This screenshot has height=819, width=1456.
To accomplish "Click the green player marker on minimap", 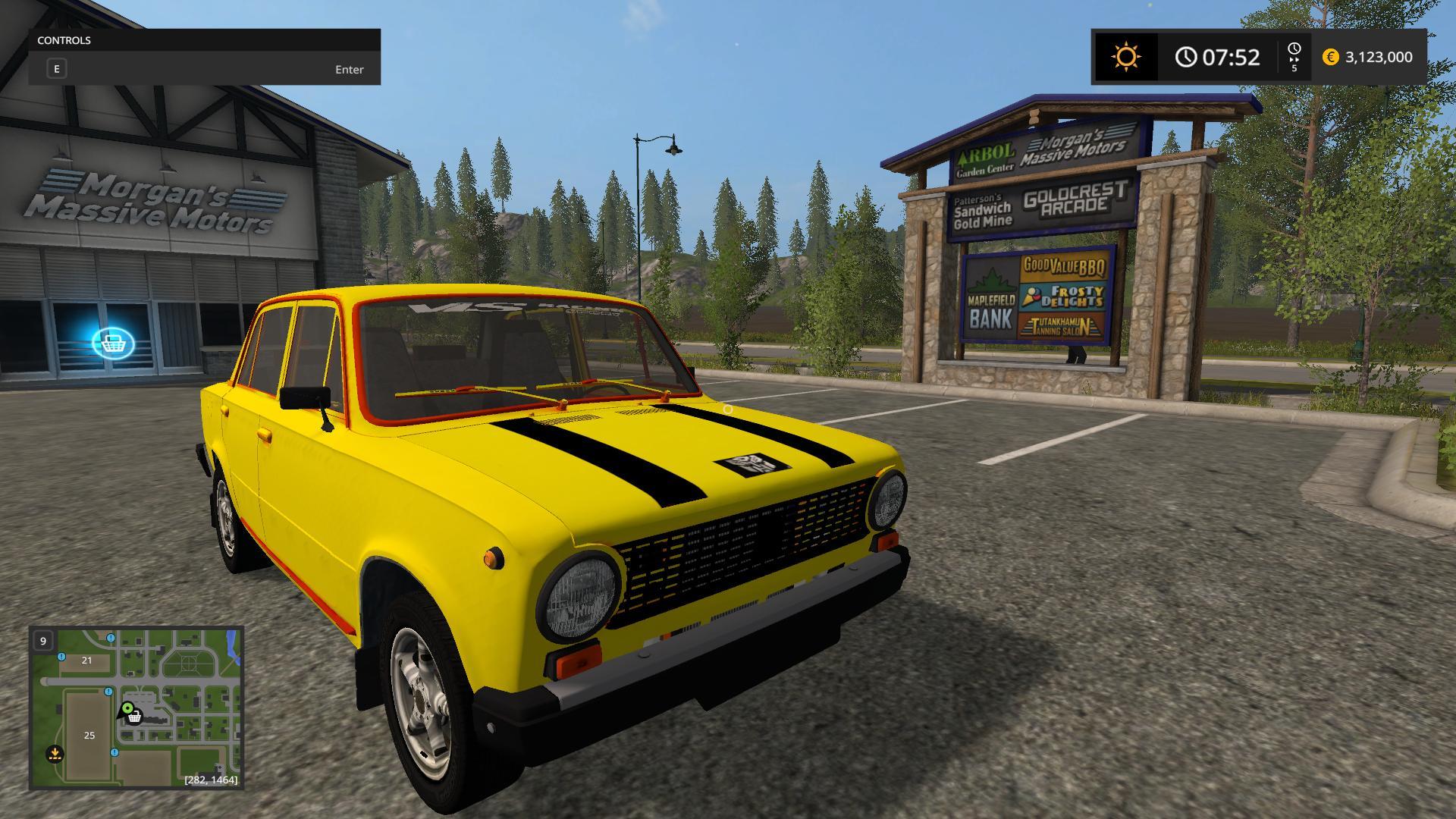I will tap(127, 709).
